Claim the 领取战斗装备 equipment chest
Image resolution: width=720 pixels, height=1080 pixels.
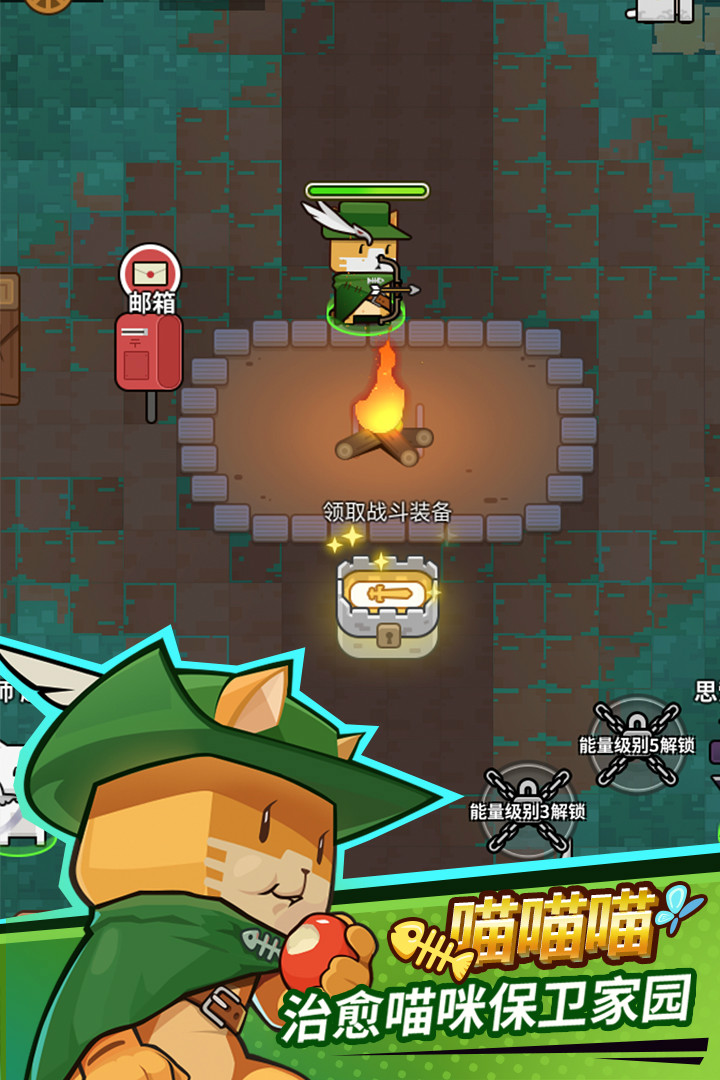(387, 603)
